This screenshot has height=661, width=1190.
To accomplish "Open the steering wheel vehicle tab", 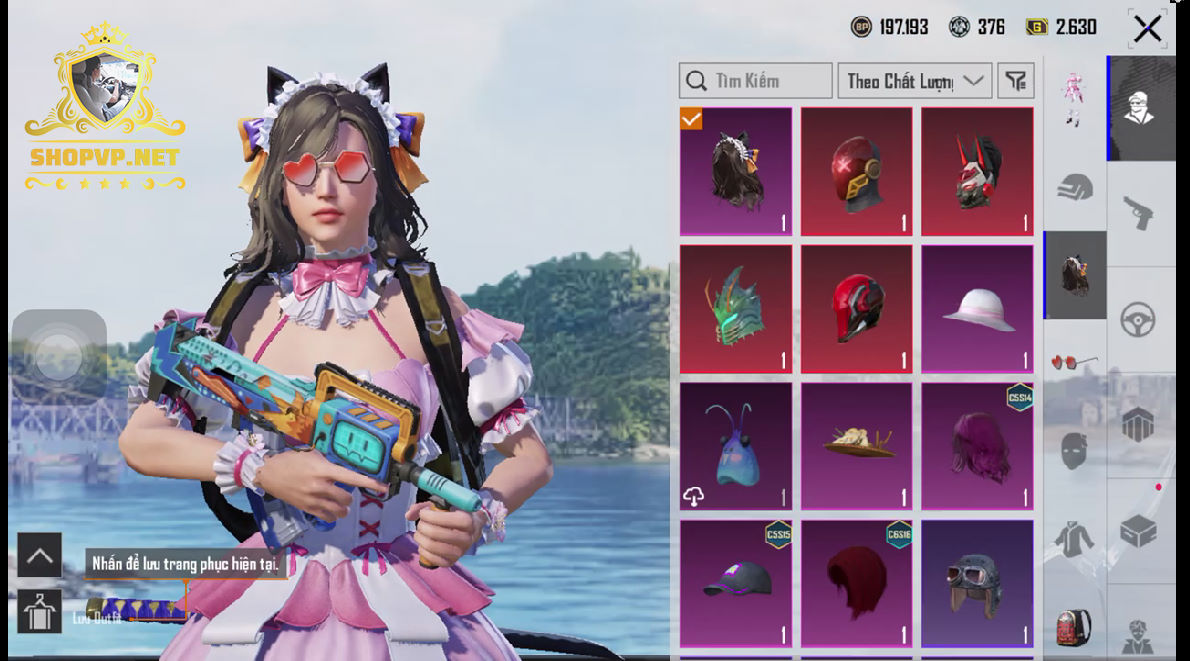I will pyautogui.click(x=1141, y=320).
